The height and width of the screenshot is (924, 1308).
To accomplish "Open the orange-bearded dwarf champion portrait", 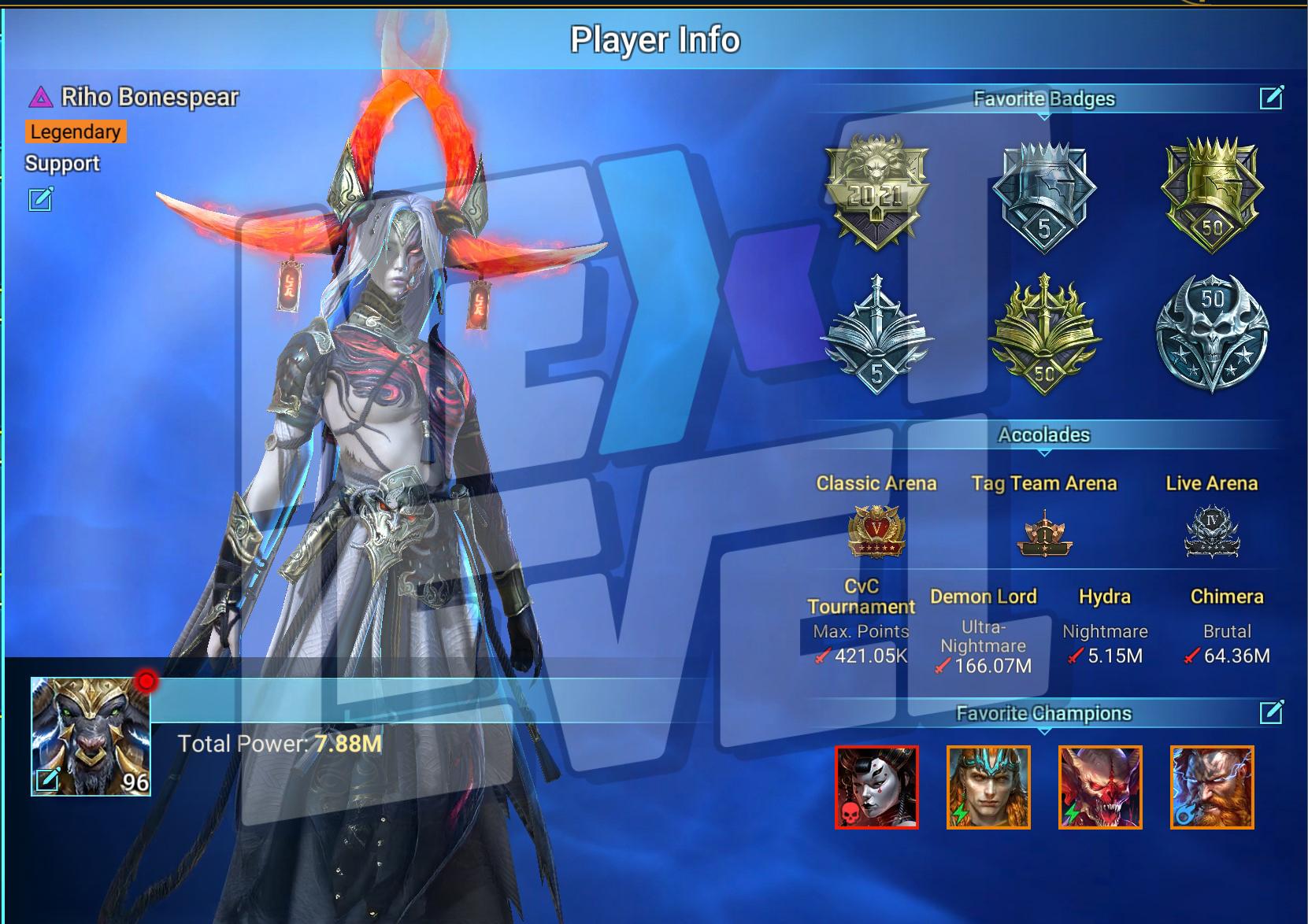I will [1212, 787].
